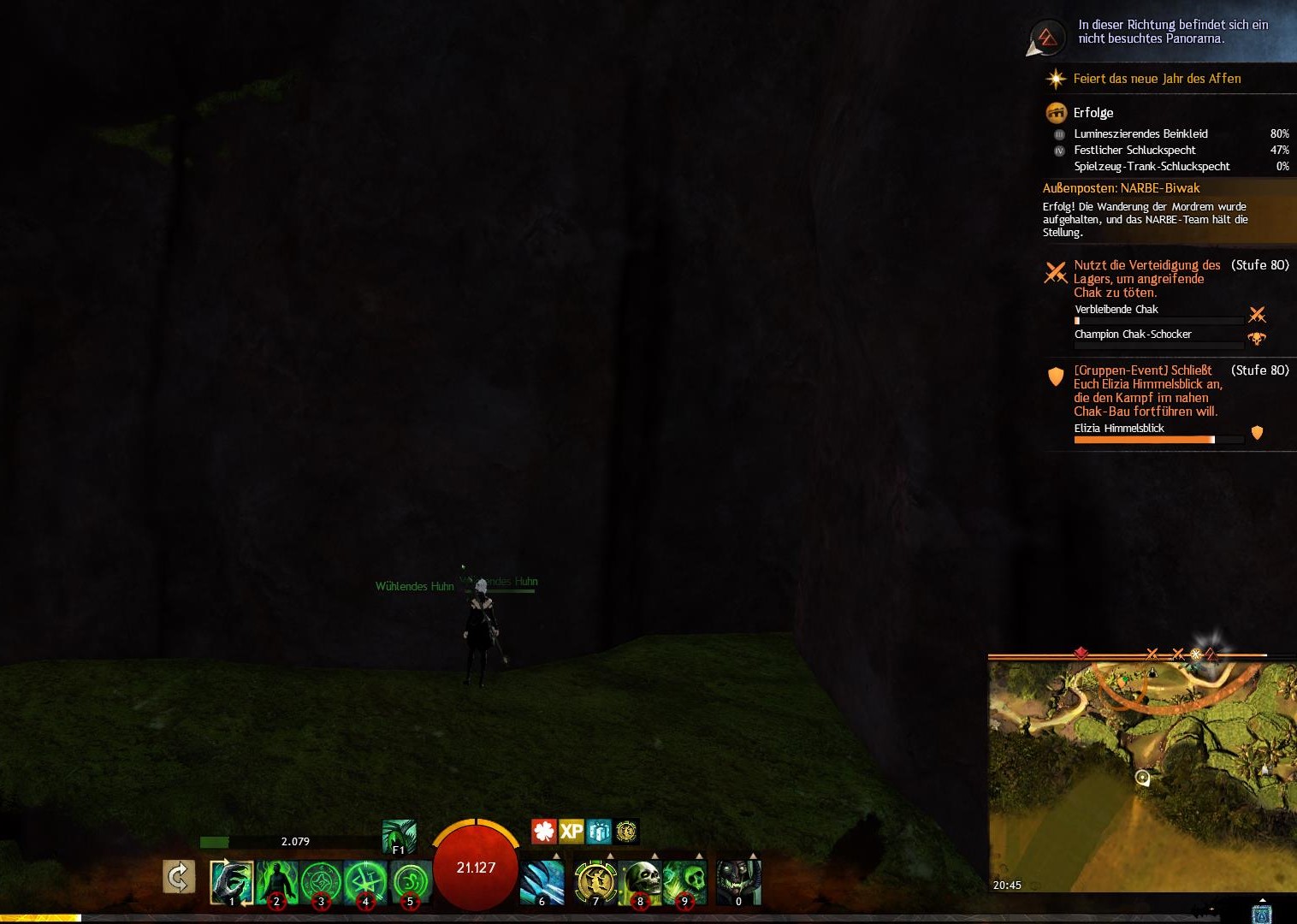Select the Elizia Himmelsblick group event objective
1297x924 pixels.
click(1146, 391)
